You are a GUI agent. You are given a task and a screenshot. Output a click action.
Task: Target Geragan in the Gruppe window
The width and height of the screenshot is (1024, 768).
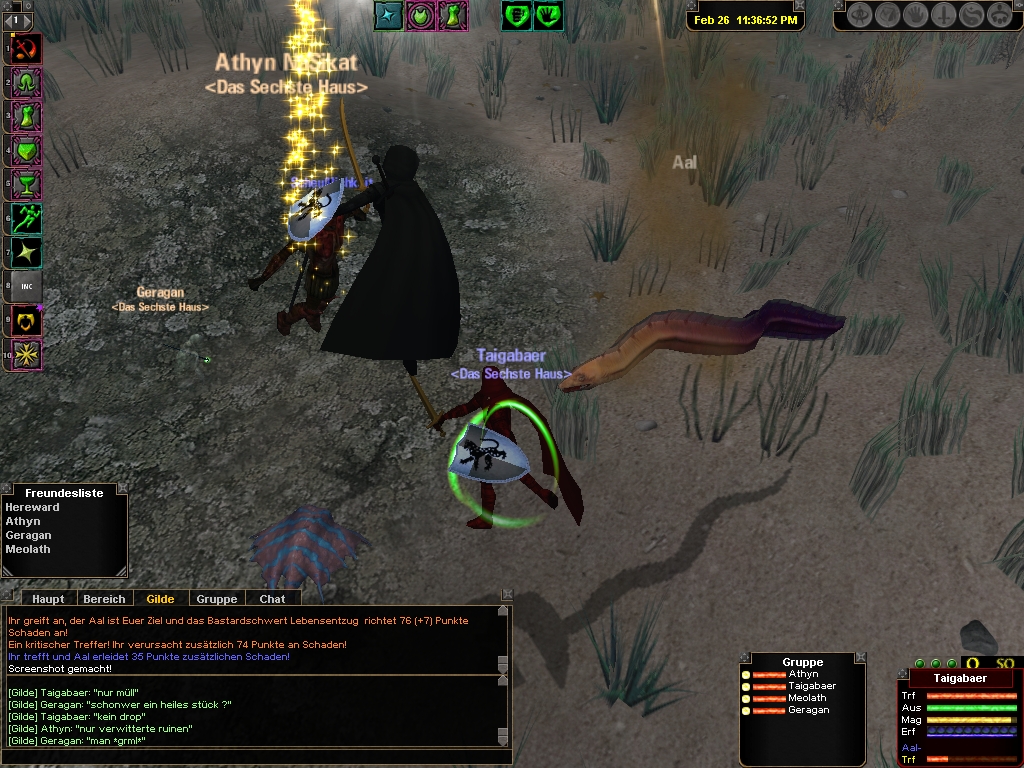pos(808,710)
